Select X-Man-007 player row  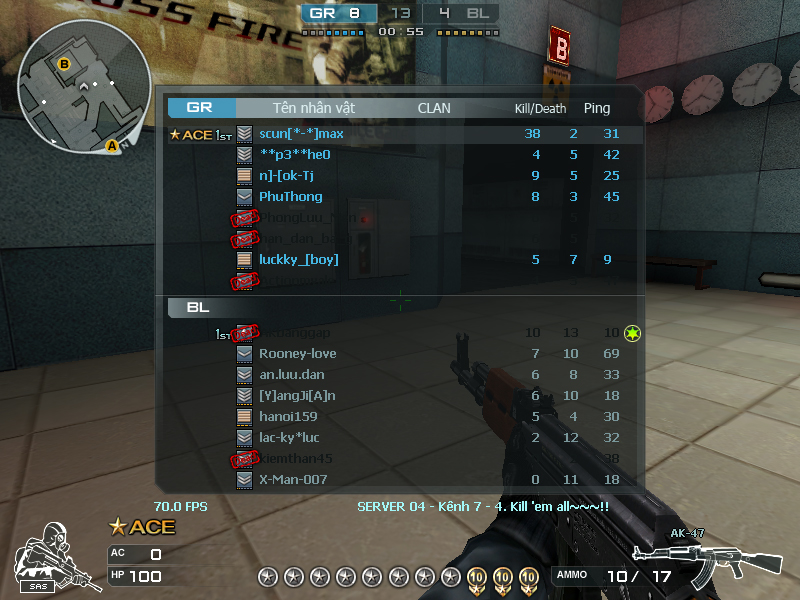click(x=292, y=480)
